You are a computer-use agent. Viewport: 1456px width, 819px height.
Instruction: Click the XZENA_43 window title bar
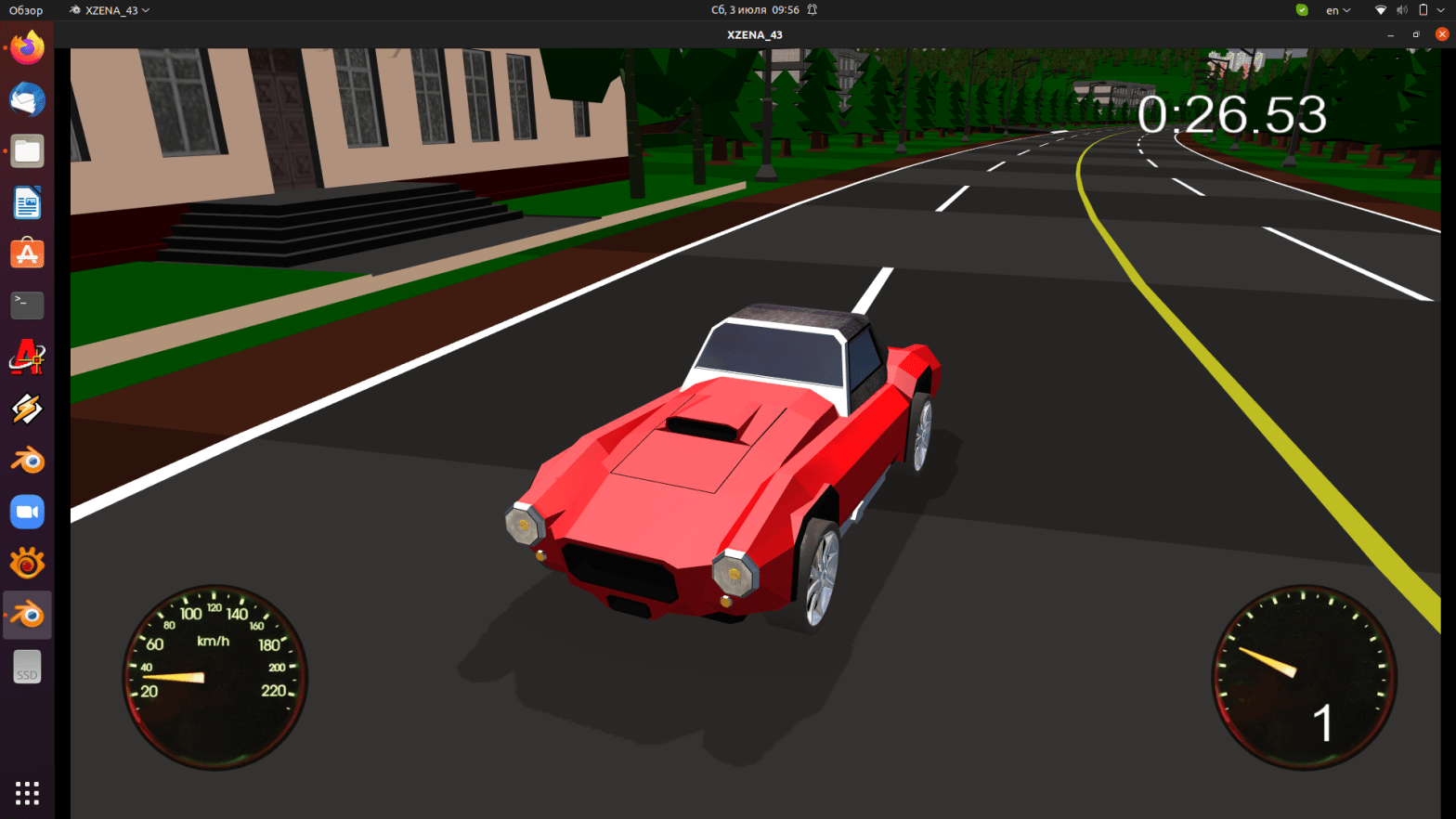pos(754,34)
